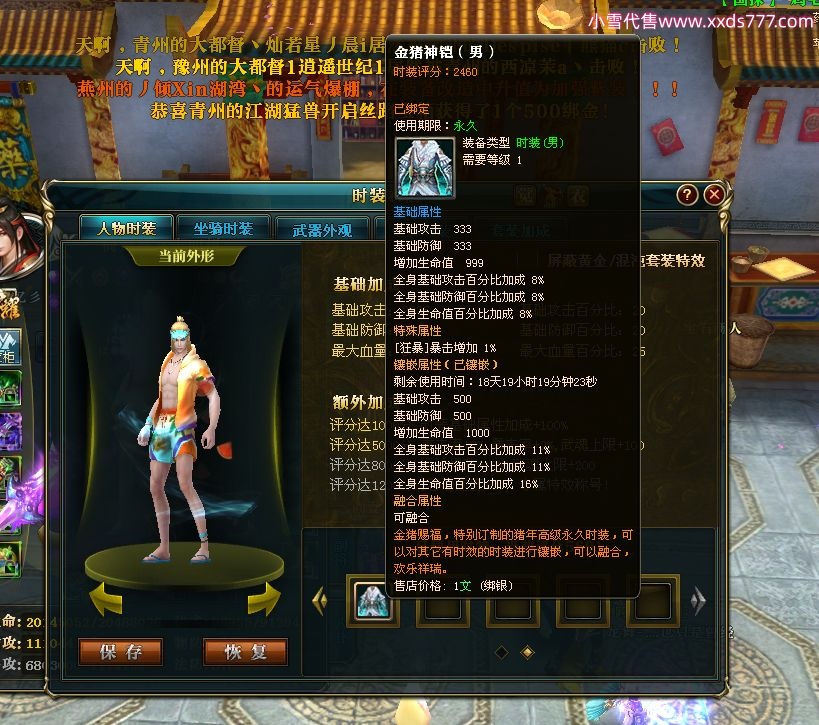Open the 武器外观 tab

[322, 229]
